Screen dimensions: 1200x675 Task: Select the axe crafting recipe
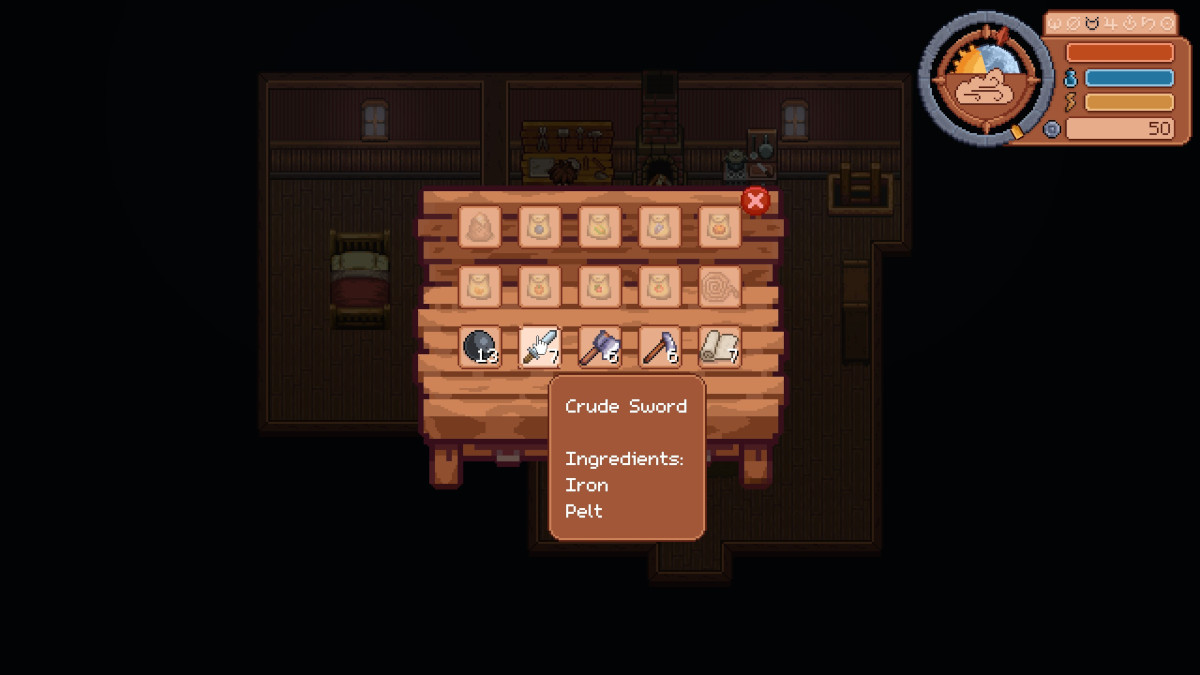tap(599, 347)
